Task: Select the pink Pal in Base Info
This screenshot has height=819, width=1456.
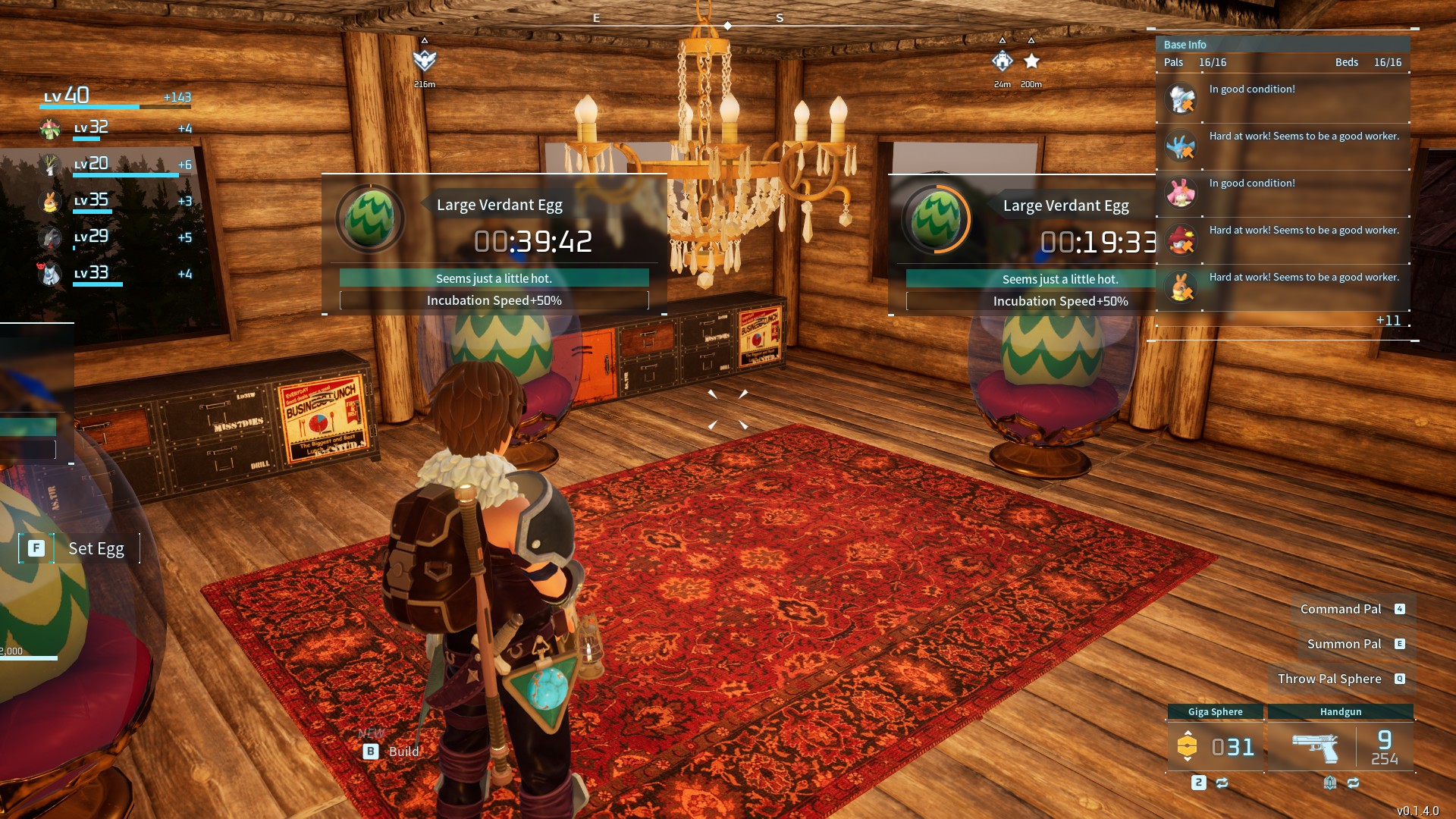Action: 1181,193
